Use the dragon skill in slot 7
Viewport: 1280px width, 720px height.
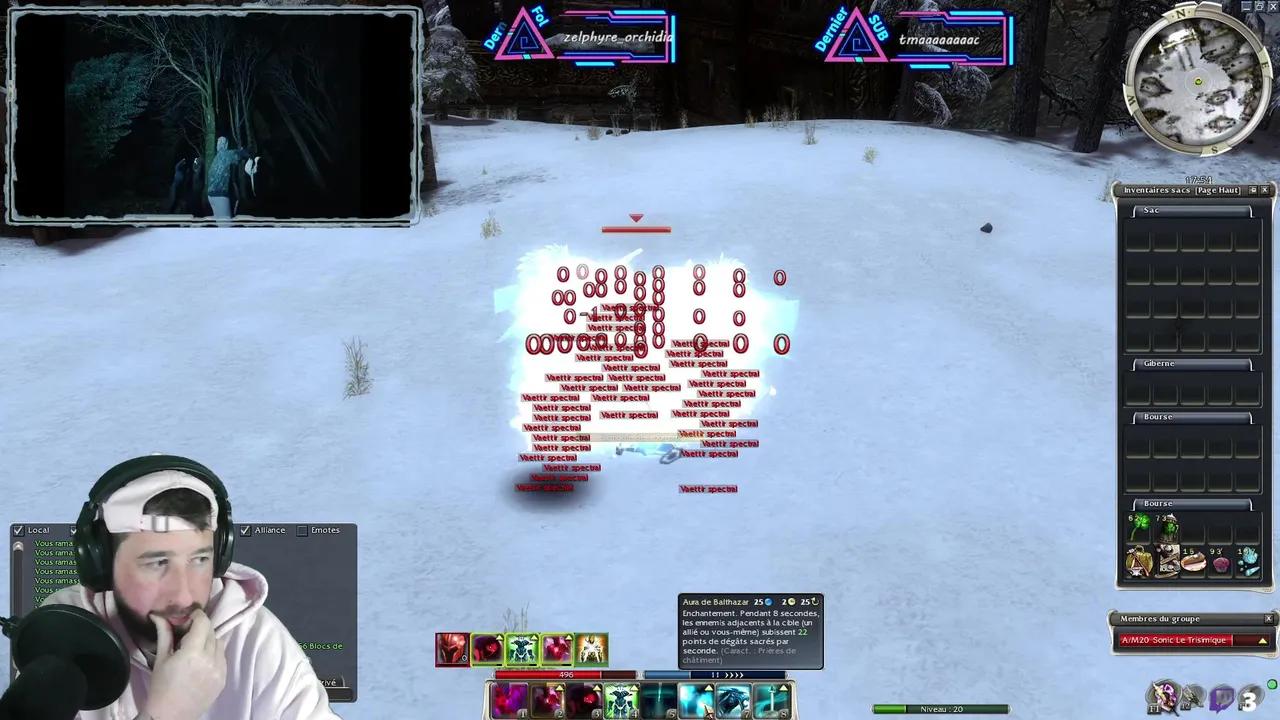coord(732,697)
